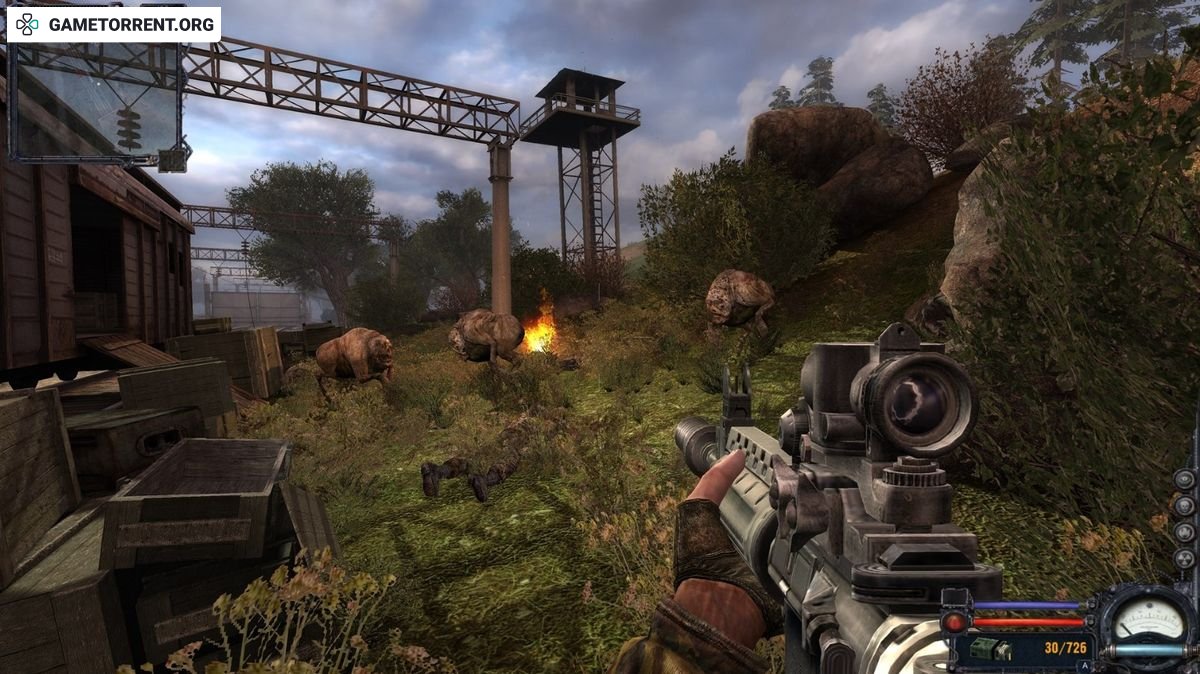Image resolution: width=1200 pixels, height=674 pixels.
Task: Click the analog needle gauge dial
Action: click(1147, 621)
